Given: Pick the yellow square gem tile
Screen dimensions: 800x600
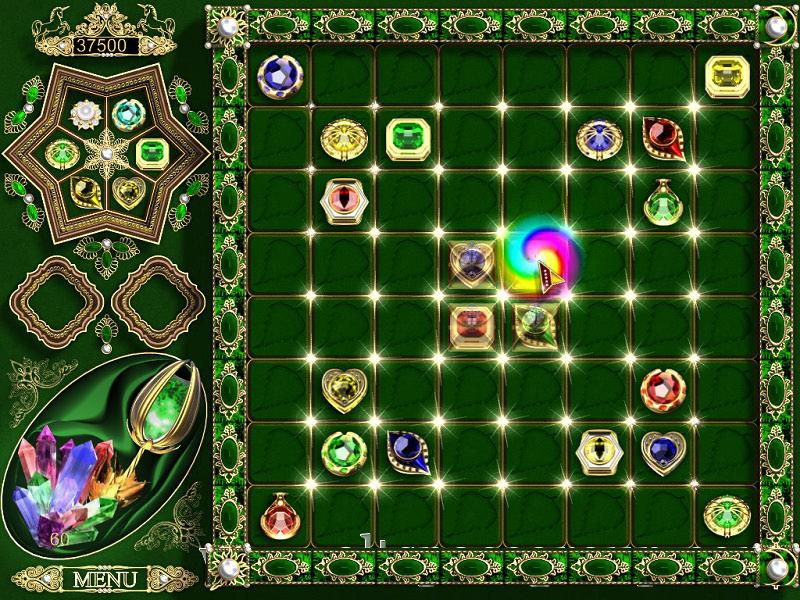Looking at the screenshot, I should pos(726,75).
